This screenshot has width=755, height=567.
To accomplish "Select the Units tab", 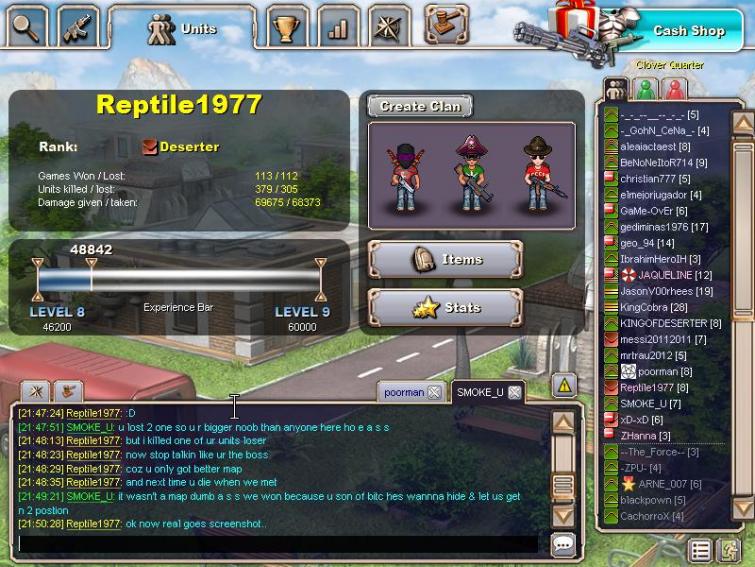I will 183,29.
